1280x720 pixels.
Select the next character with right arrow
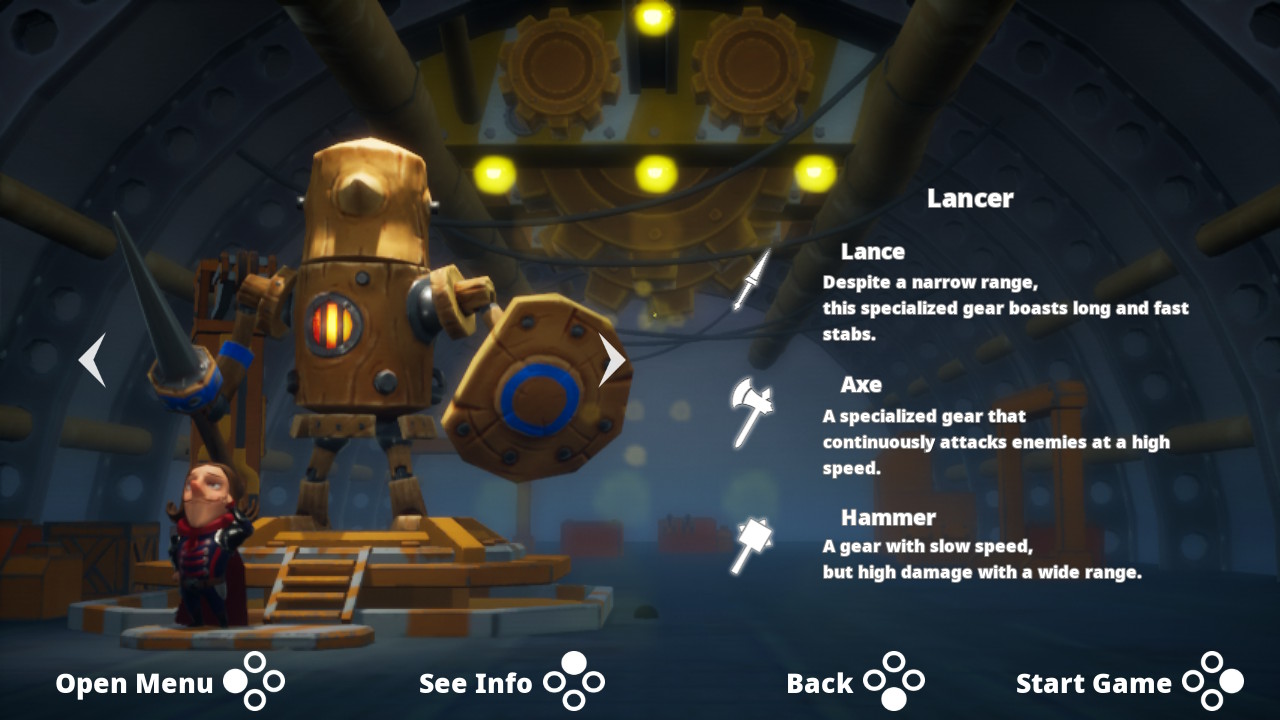pyautogui.click(x=611, y=360)
